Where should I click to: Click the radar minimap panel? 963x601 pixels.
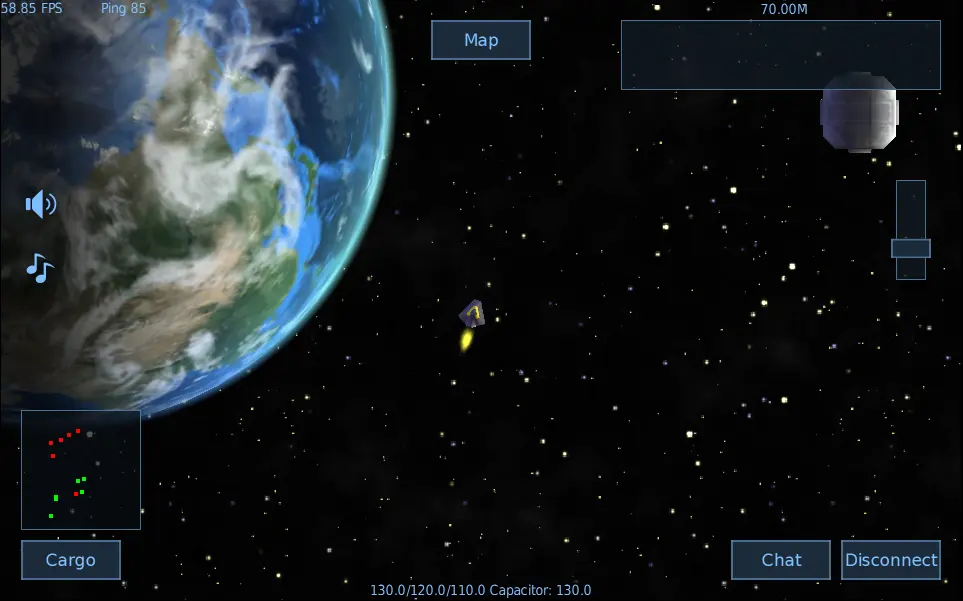pyautogui.click(x=81, y=469)
